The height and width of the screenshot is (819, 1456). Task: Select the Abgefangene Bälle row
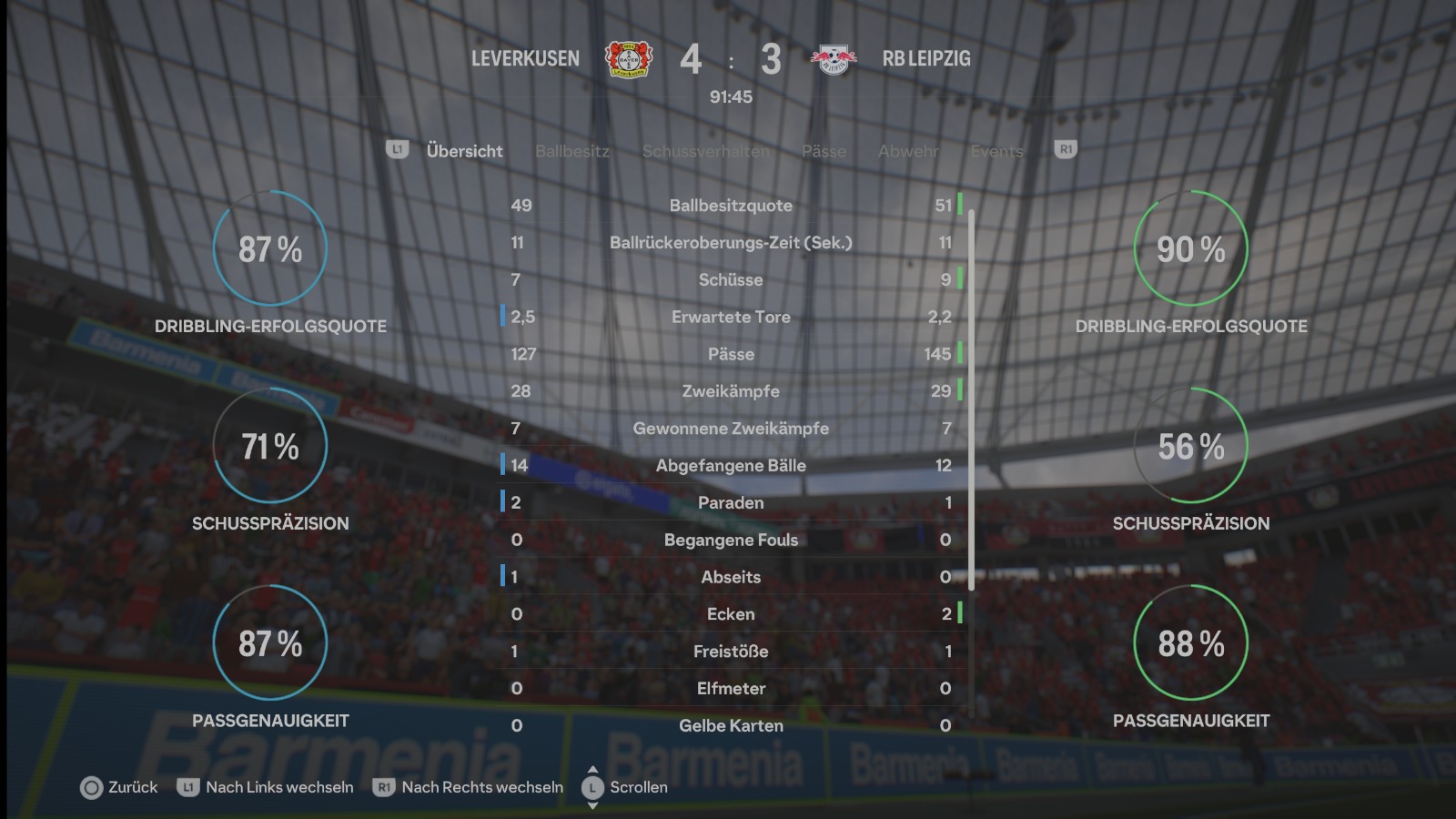[731, 466]
